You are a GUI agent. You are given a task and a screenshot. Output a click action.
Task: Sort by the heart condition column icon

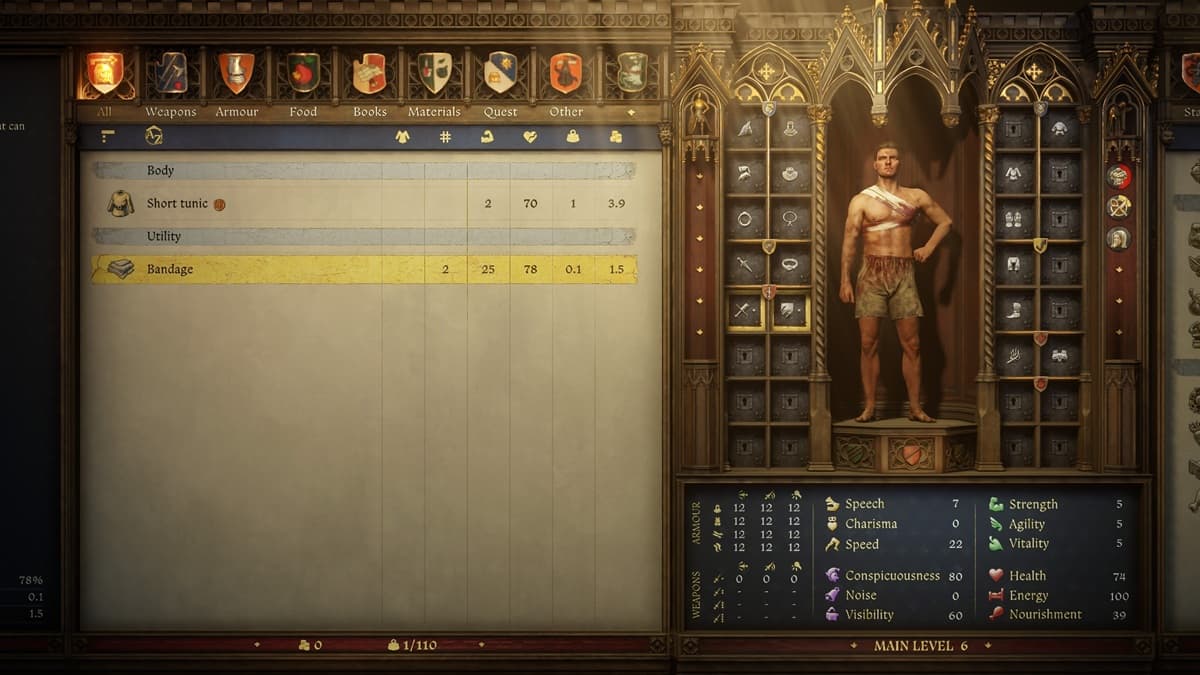click(x=530, y=137)
